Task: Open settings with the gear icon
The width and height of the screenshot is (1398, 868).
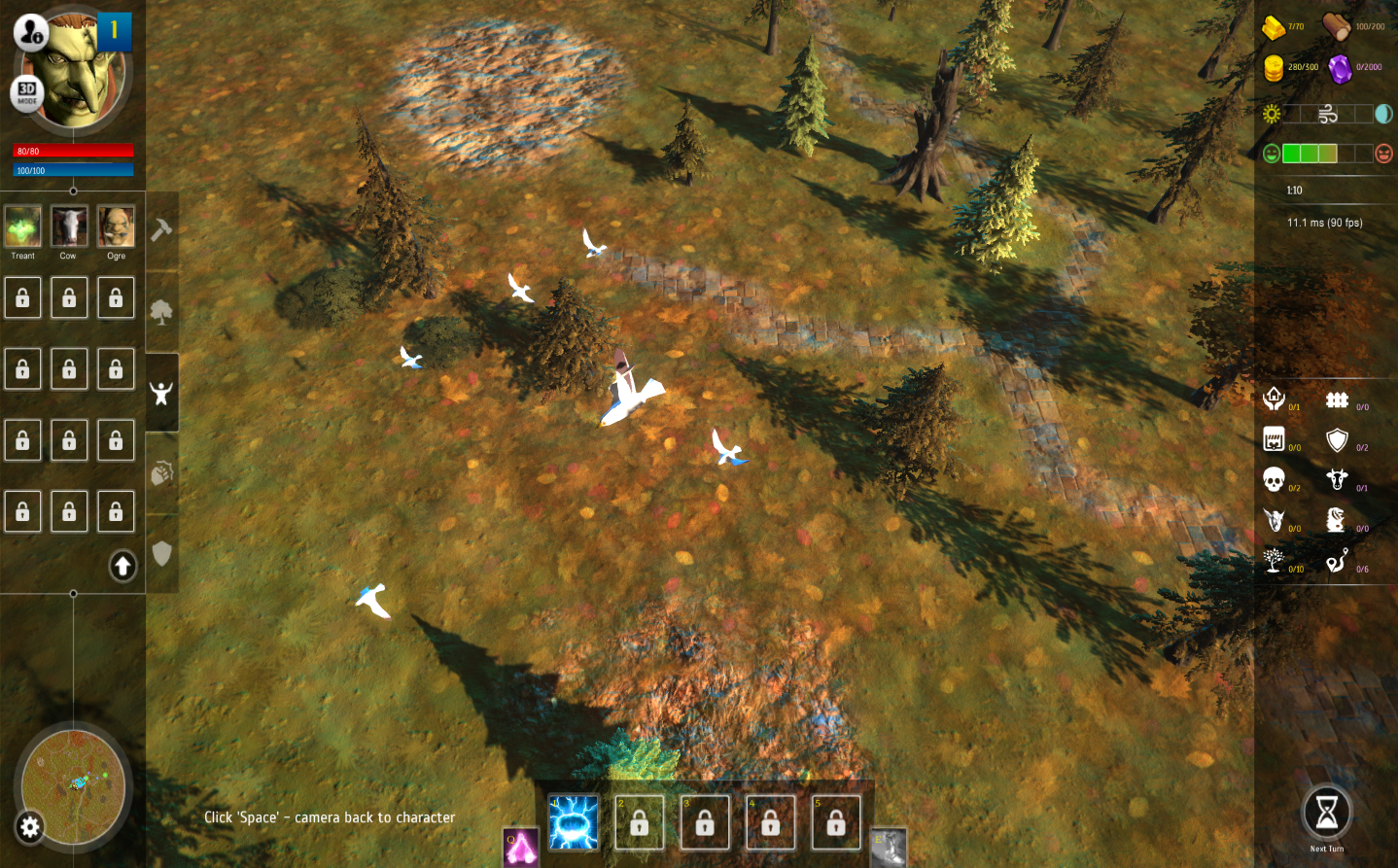Action: click(x=30, y=827)
